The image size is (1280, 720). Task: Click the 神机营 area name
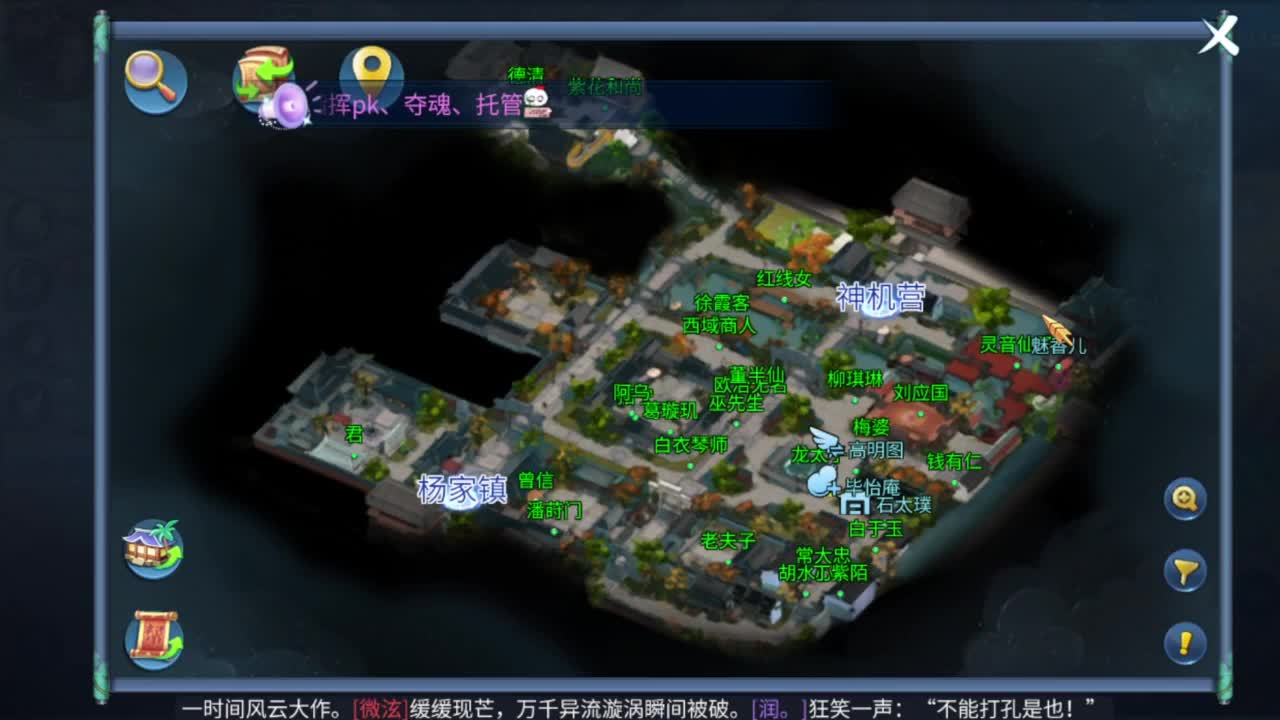[x=880, y=297]
